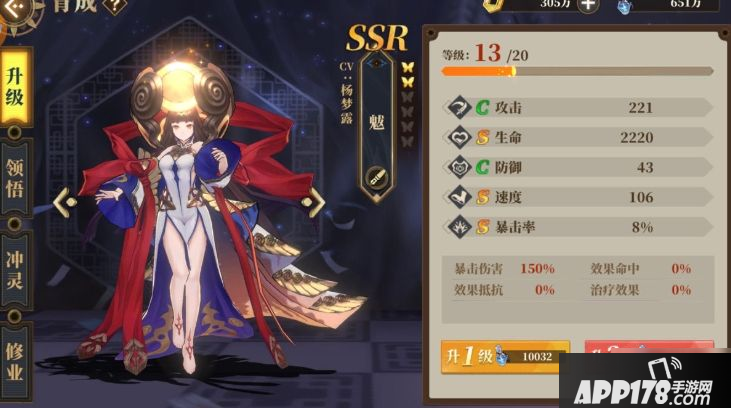
Task: Level up once with 升1级 button
Action: tap(505, 356)
